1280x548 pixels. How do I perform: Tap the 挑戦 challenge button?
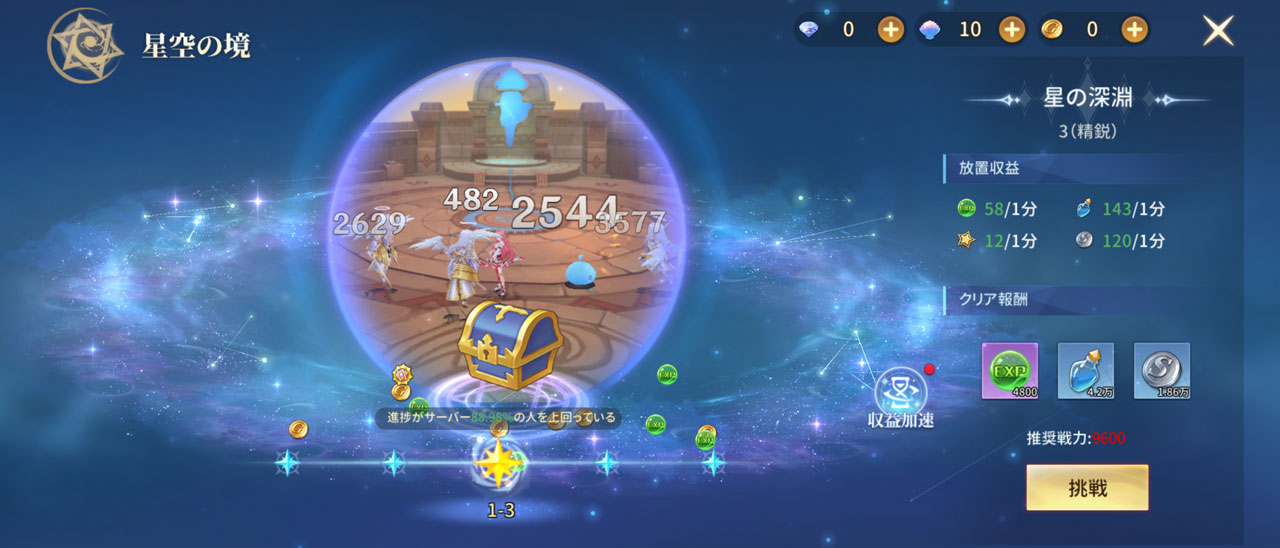(x=1087, y=488)
